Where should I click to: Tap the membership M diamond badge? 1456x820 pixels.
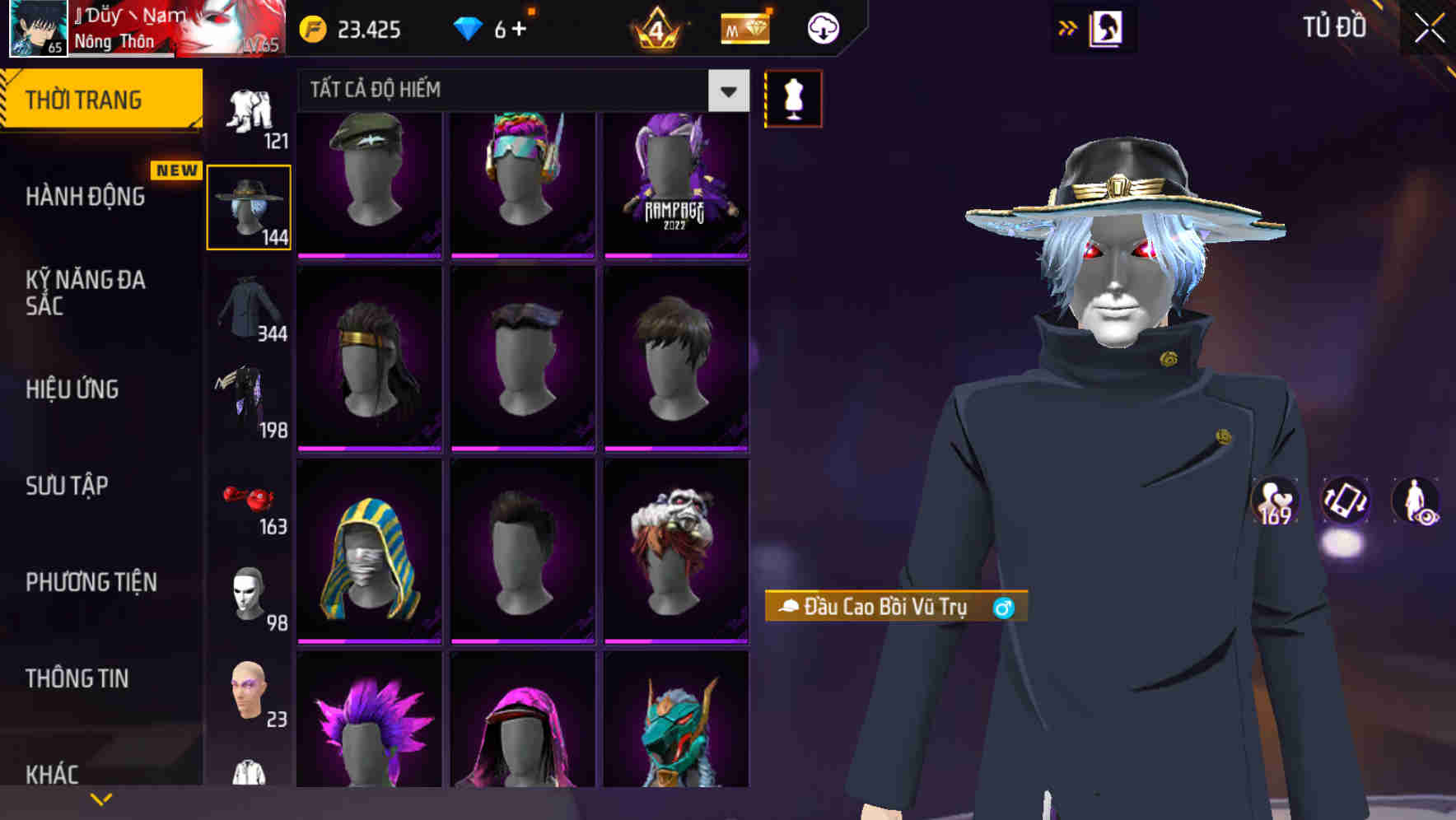[744, 28]
